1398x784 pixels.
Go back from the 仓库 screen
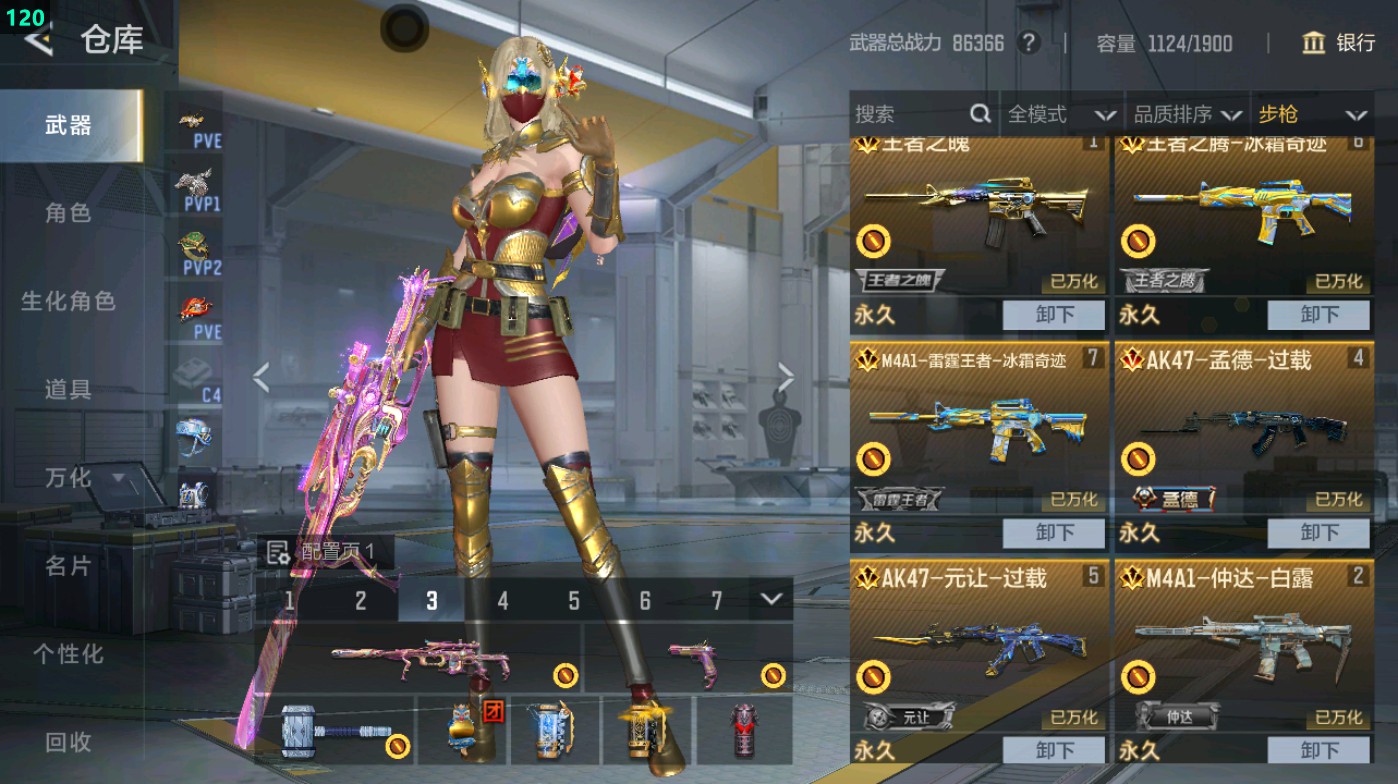(38, 41)
